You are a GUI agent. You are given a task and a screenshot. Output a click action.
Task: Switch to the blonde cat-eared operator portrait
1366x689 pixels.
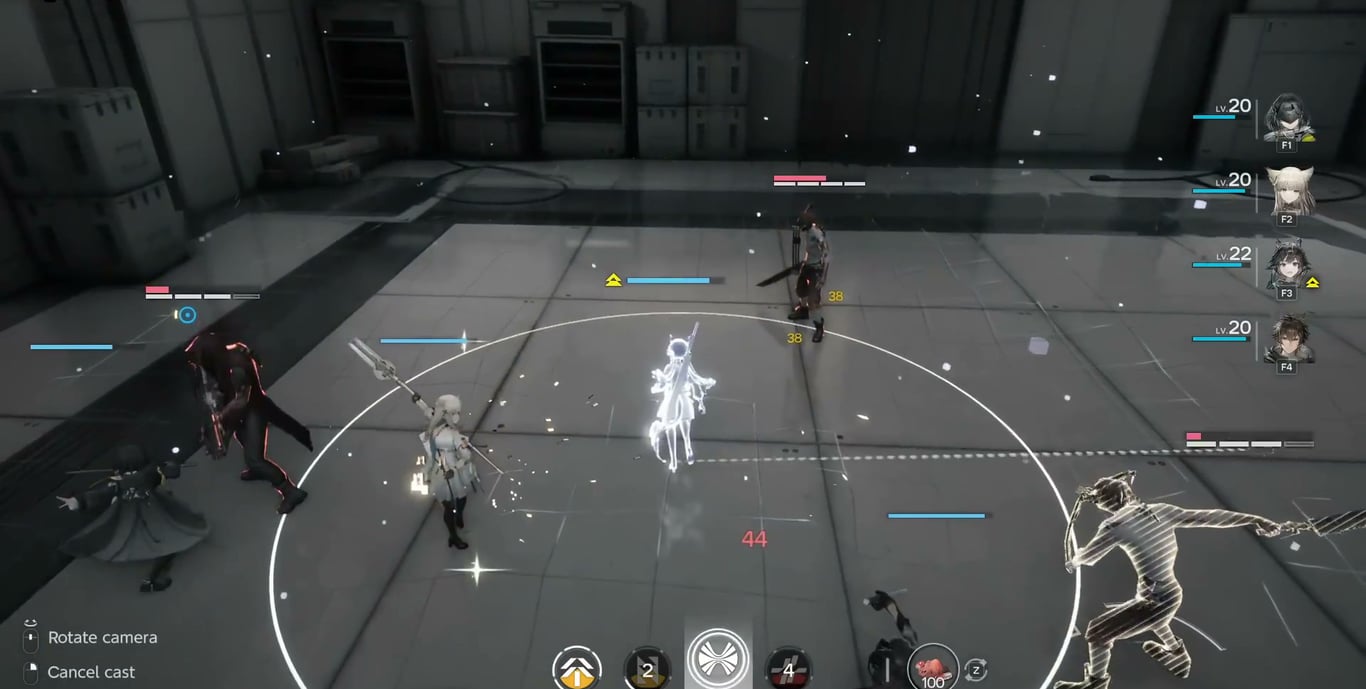coord(1286,191)
